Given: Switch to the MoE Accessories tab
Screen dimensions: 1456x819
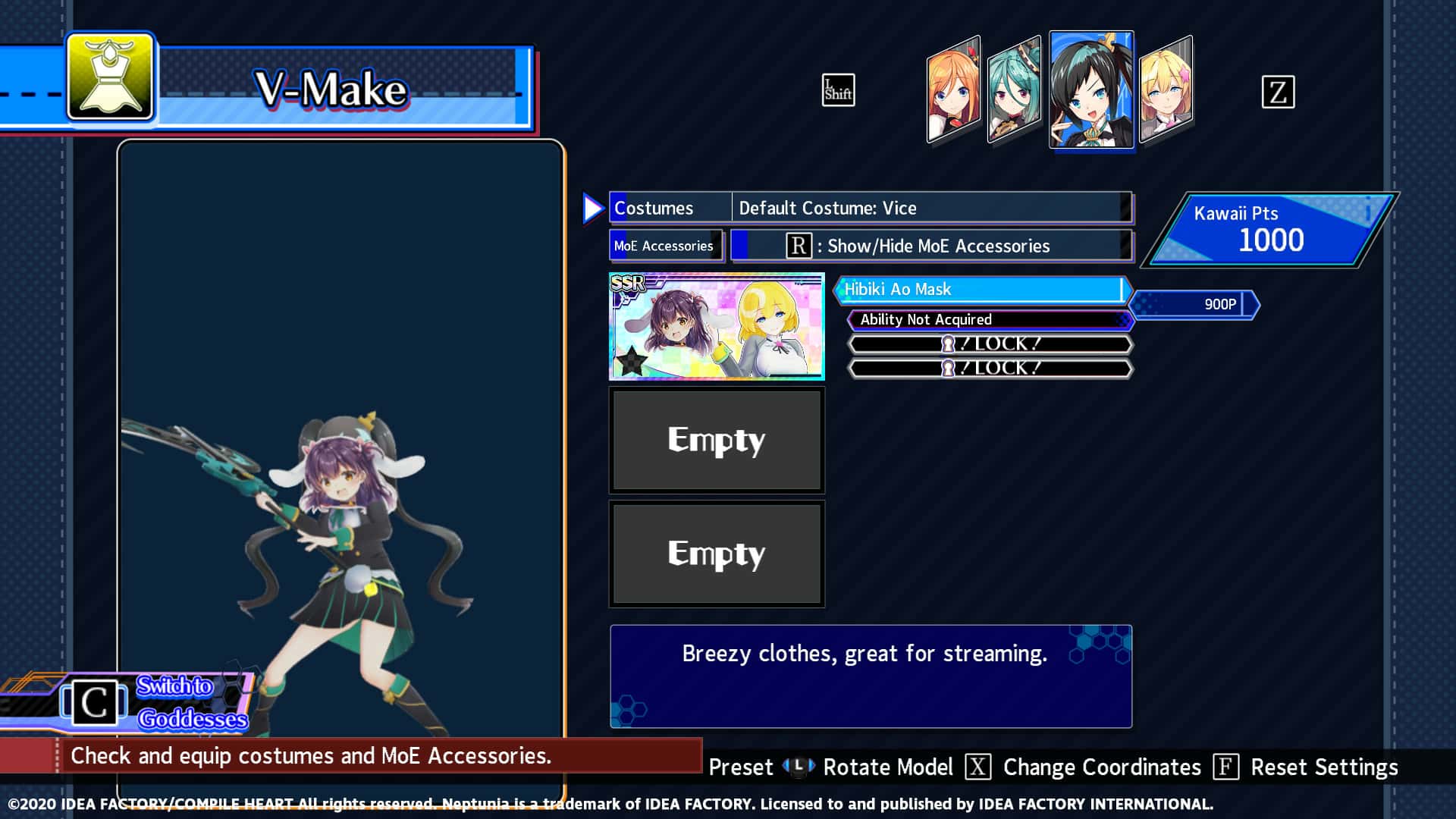Looking at the screenshot, I should coord(663,246).
